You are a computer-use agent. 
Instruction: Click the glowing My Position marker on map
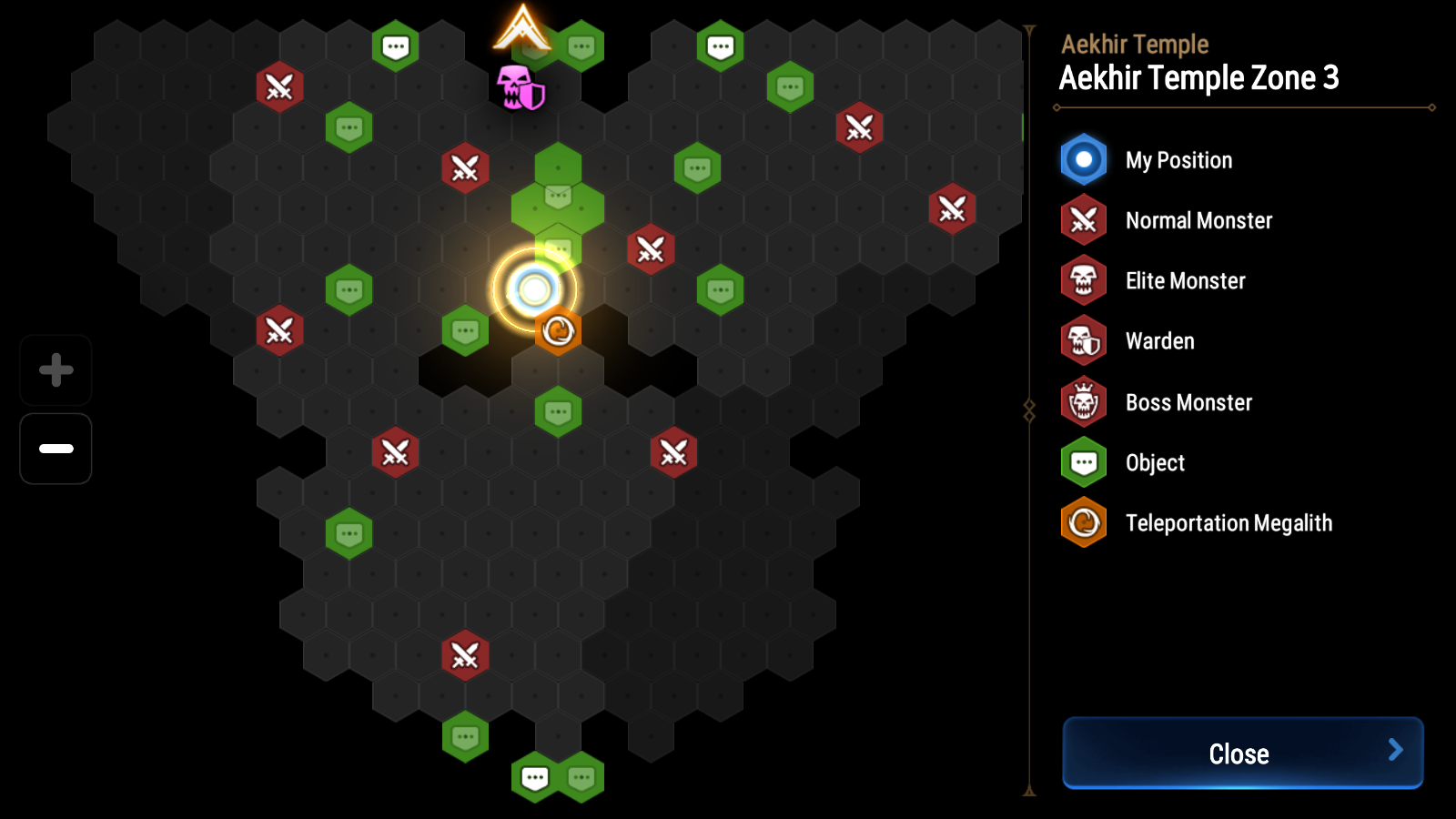coord(532,289)
